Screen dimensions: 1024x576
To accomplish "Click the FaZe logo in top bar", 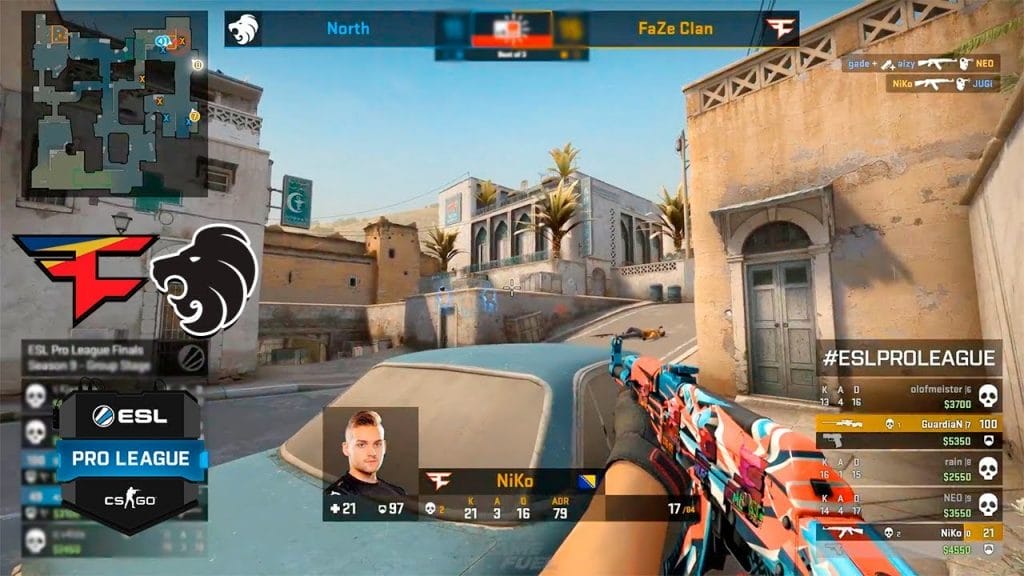I will [779, 29].
